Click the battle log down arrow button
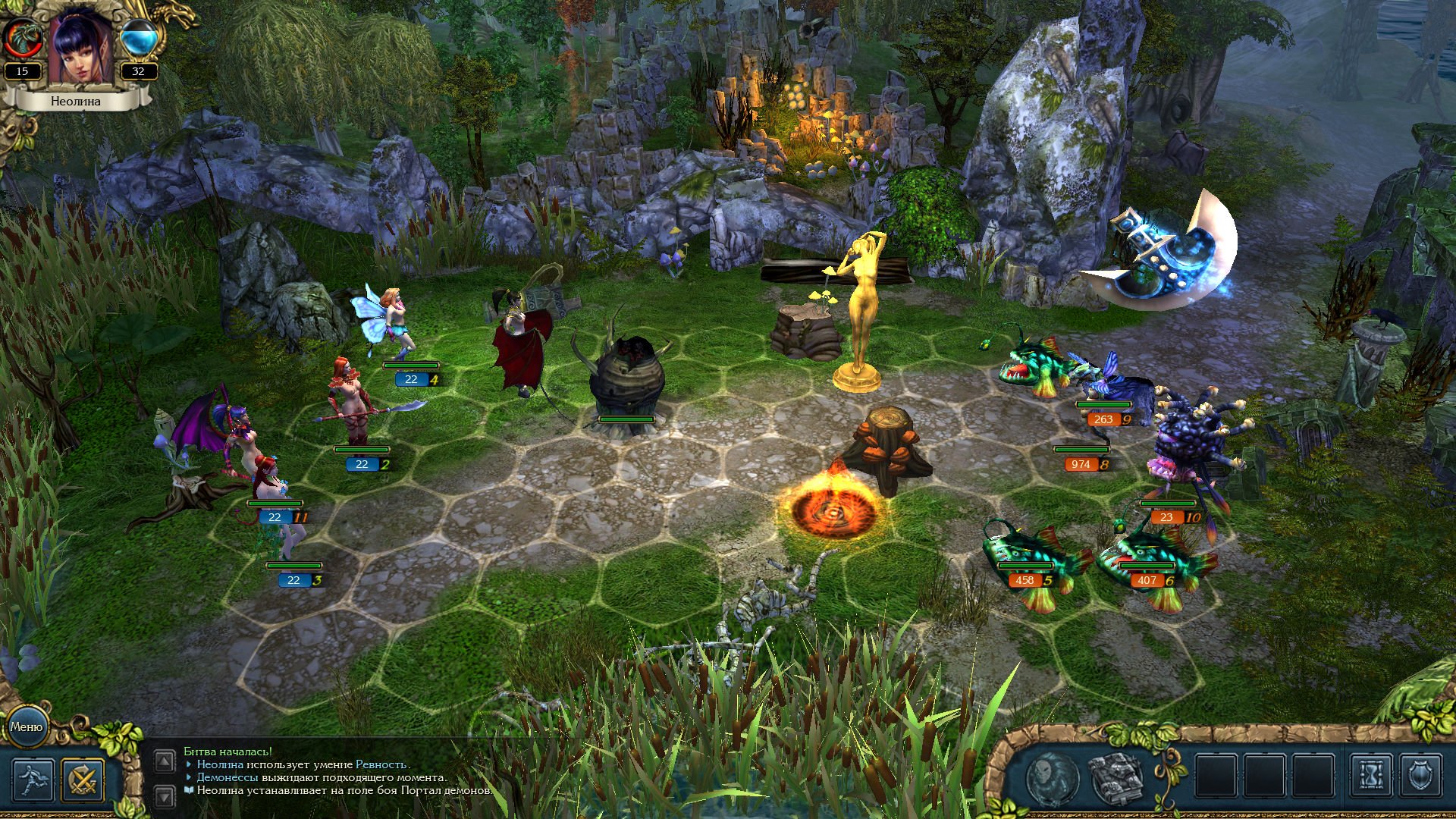Screen dimensions: 1456x819 pos(165,795)
